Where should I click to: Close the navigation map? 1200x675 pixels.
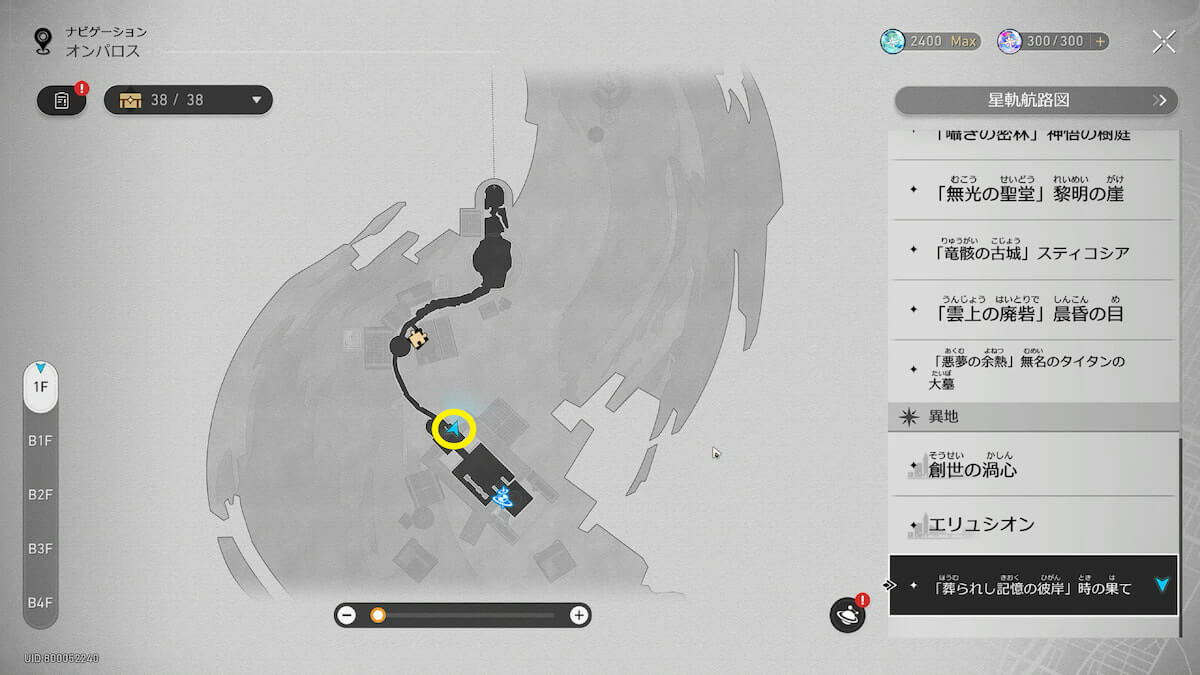coord(1163,41)
